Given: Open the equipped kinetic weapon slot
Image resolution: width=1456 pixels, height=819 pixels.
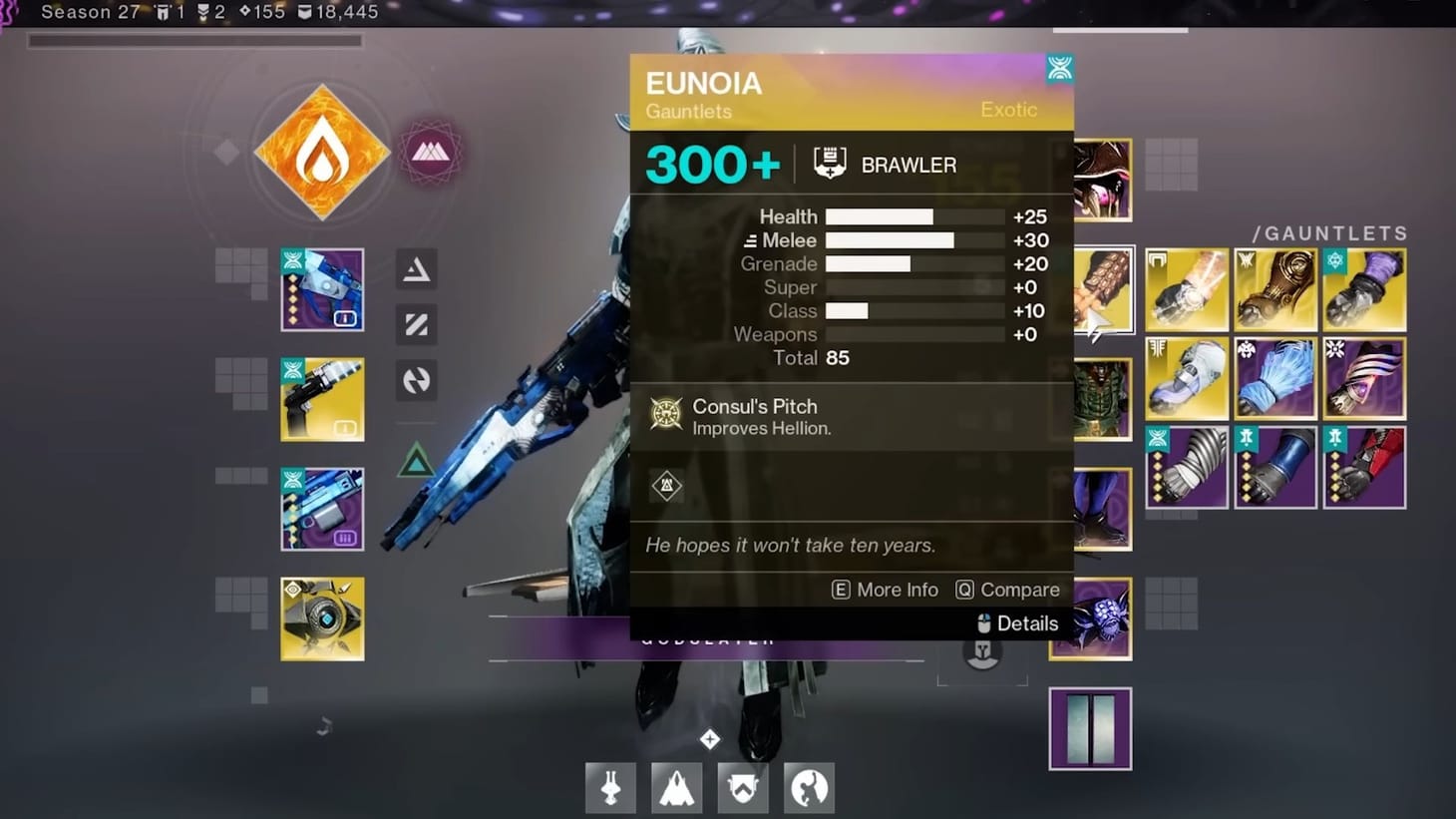Looking at the screenshot, I should click(x=321, y=289).
